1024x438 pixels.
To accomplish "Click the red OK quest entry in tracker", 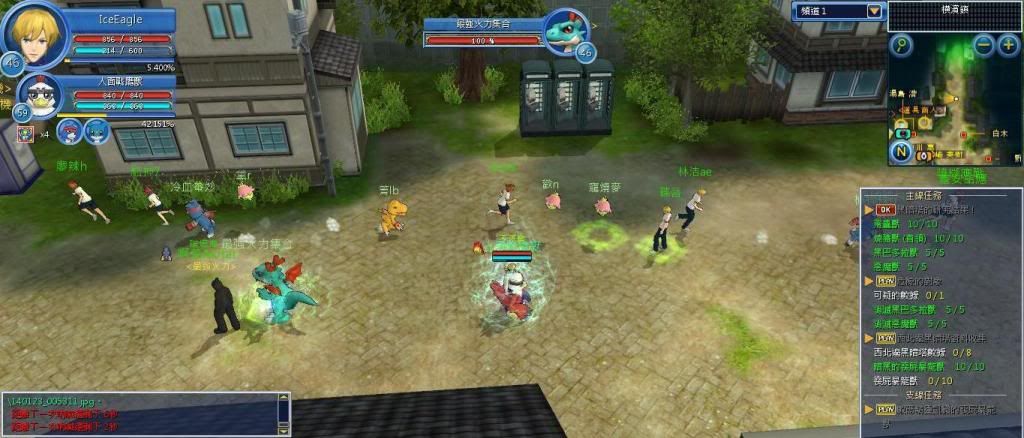I will coord(886,210).
